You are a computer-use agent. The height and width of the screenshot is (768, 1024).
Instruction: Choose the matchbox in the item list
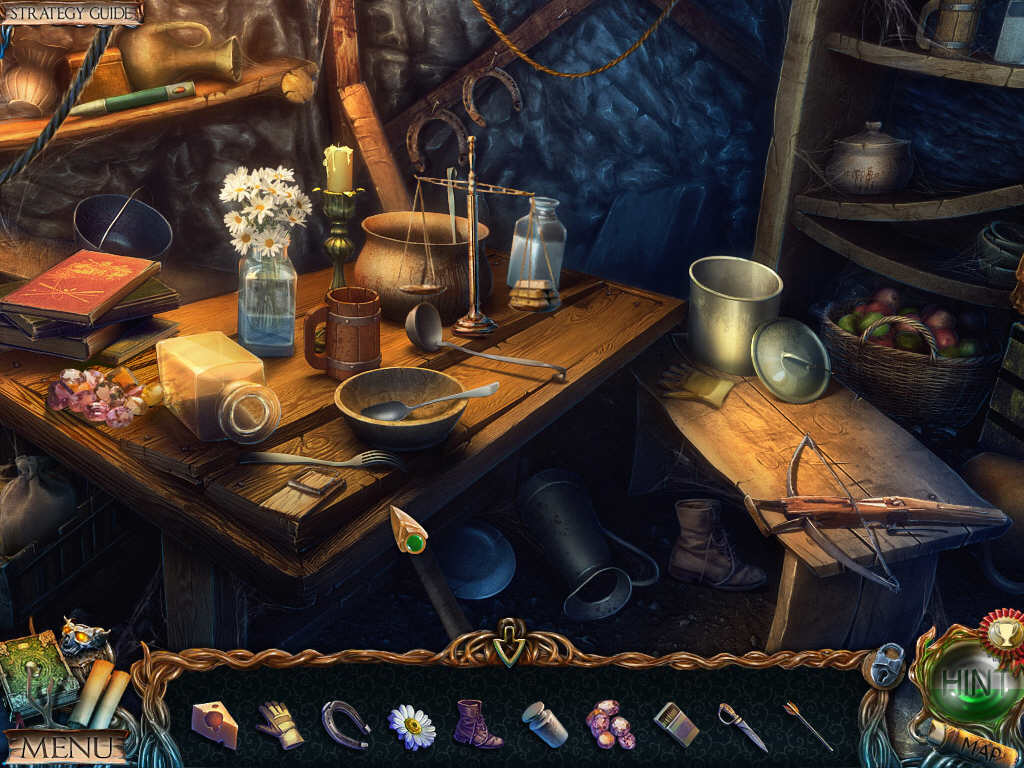[x=675, y=724]
